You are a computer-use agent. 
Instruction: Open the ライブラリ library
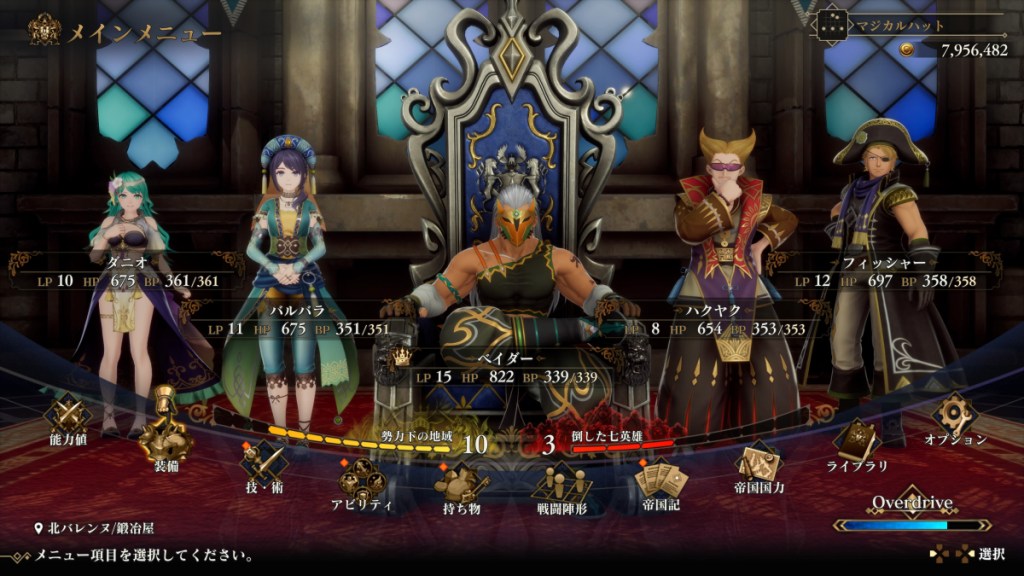point(857,443)
